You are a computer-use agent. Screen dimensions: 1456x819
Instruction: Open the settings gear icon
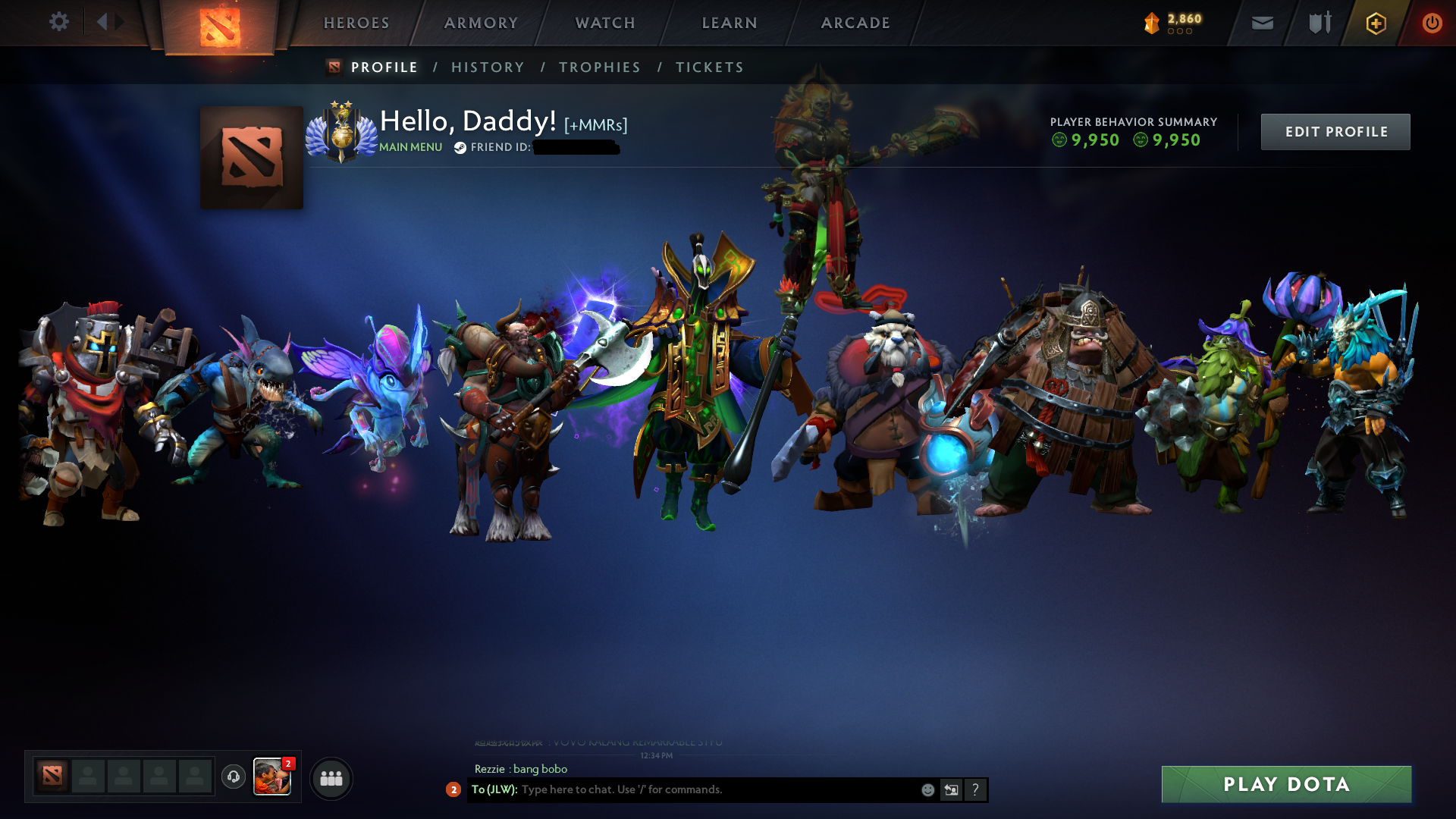[x=59, y=21]
